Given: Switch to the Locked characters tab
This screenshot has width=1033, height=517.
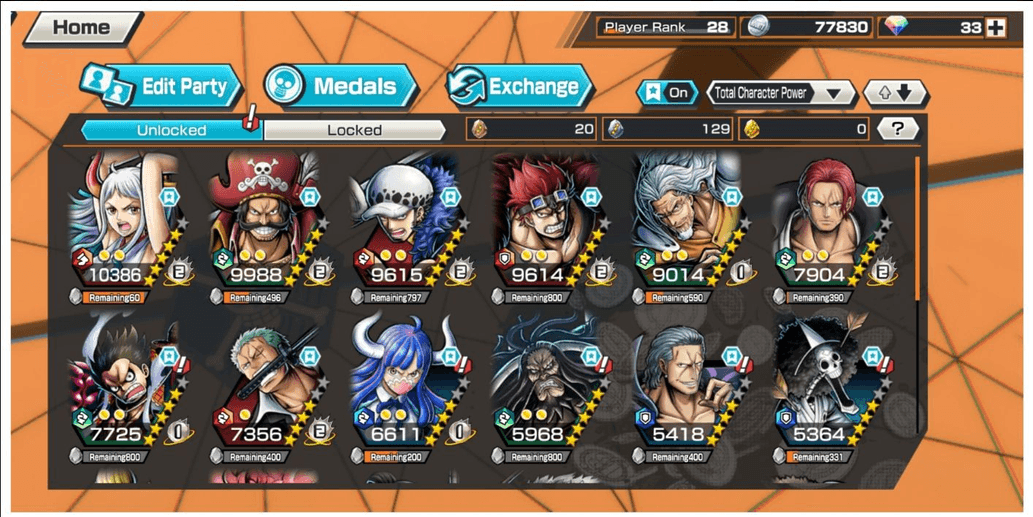Looking at the screenshot, I should pos(354,130).
